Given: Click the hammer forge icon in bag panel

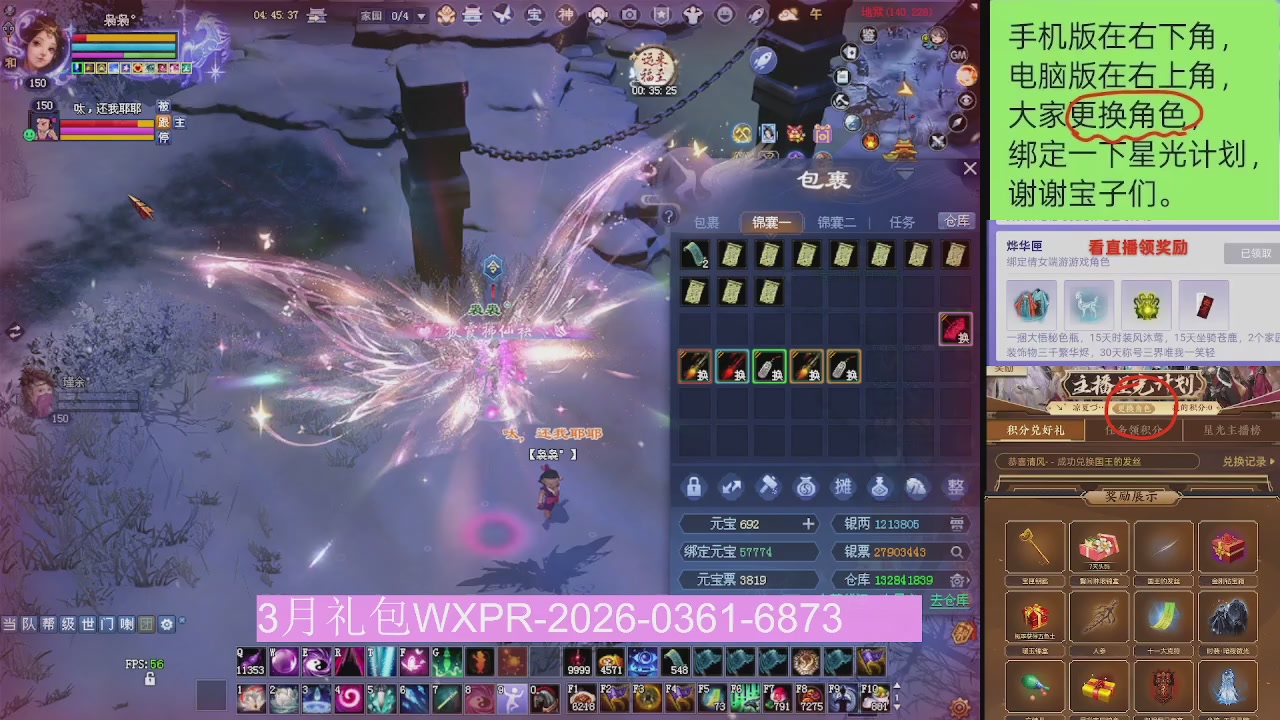Looking at the screenshot, I should tap(770, 487).
